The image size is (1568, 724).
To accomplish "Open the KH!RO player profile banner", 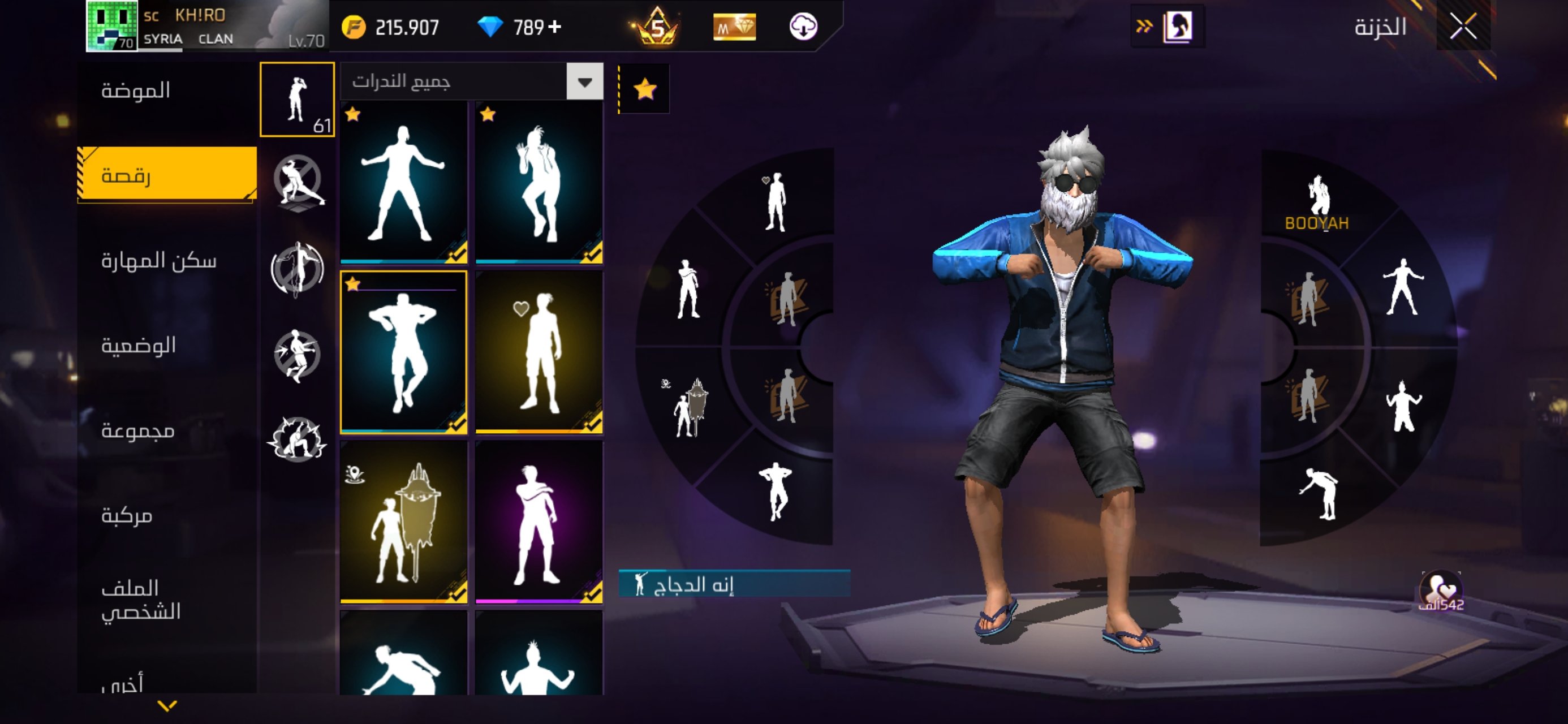I will 207,25.
